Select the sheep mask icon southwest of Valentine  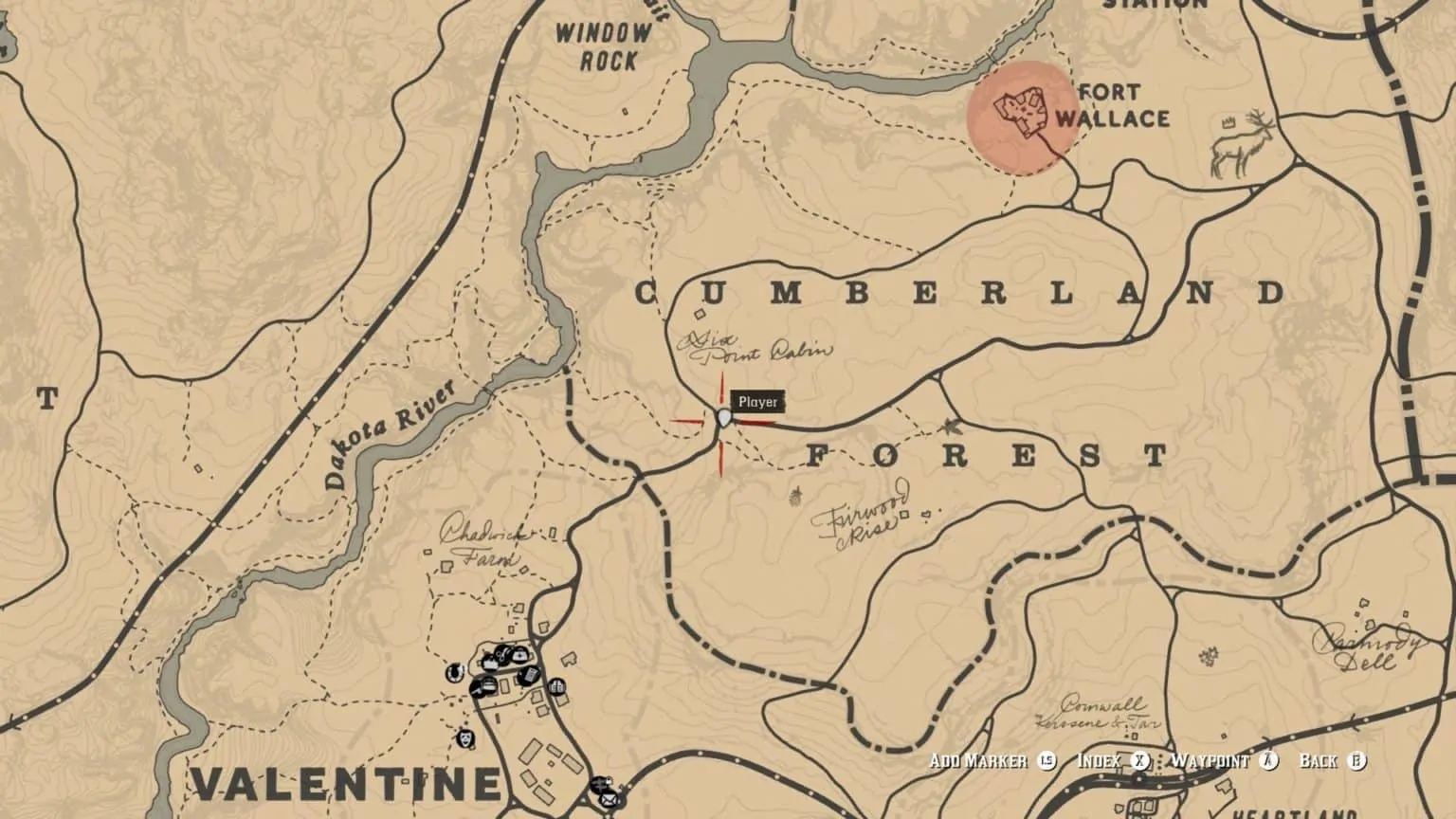pyautogui.click(x=464, y=739)
